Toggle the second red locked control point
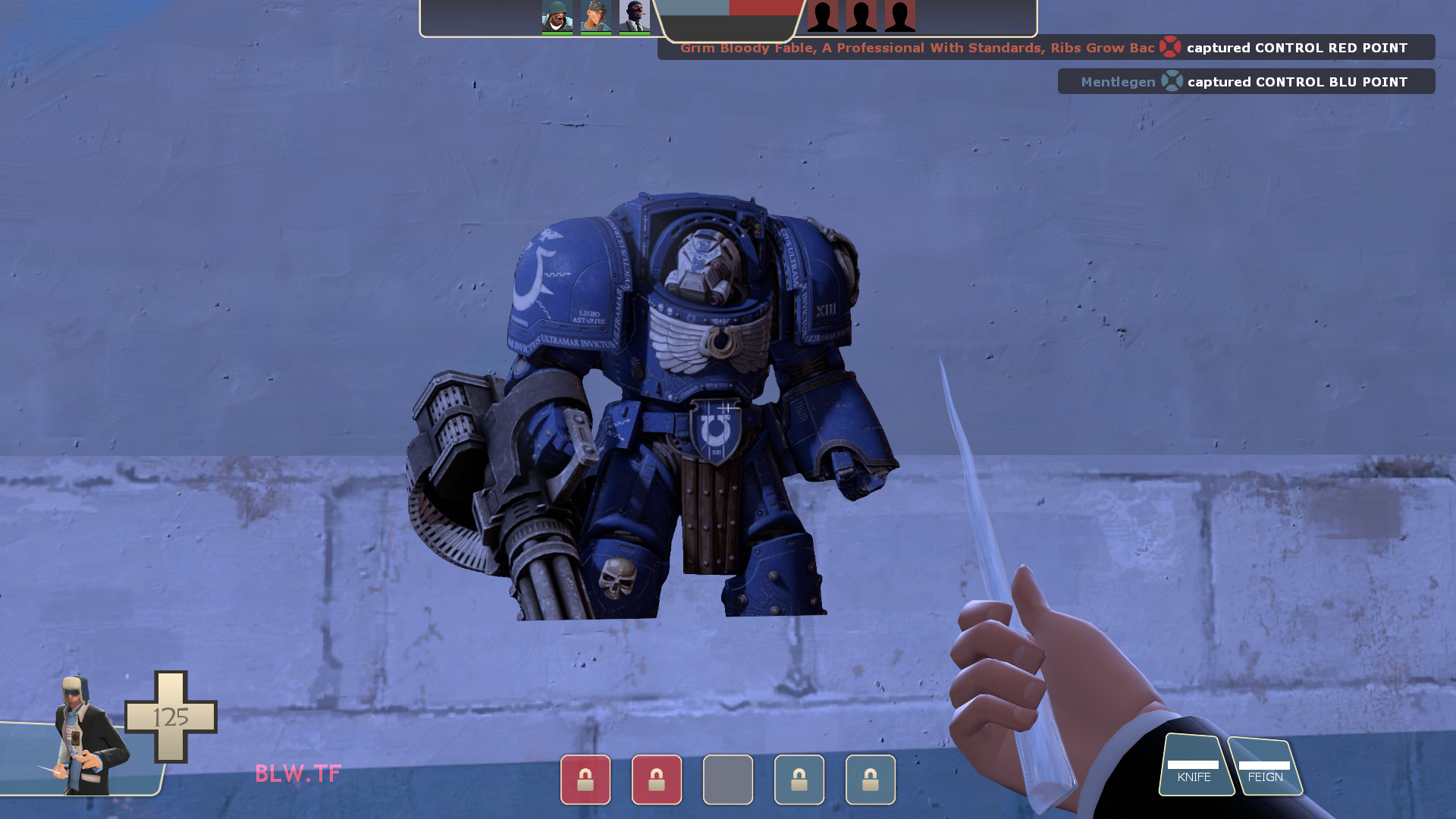 657,780
